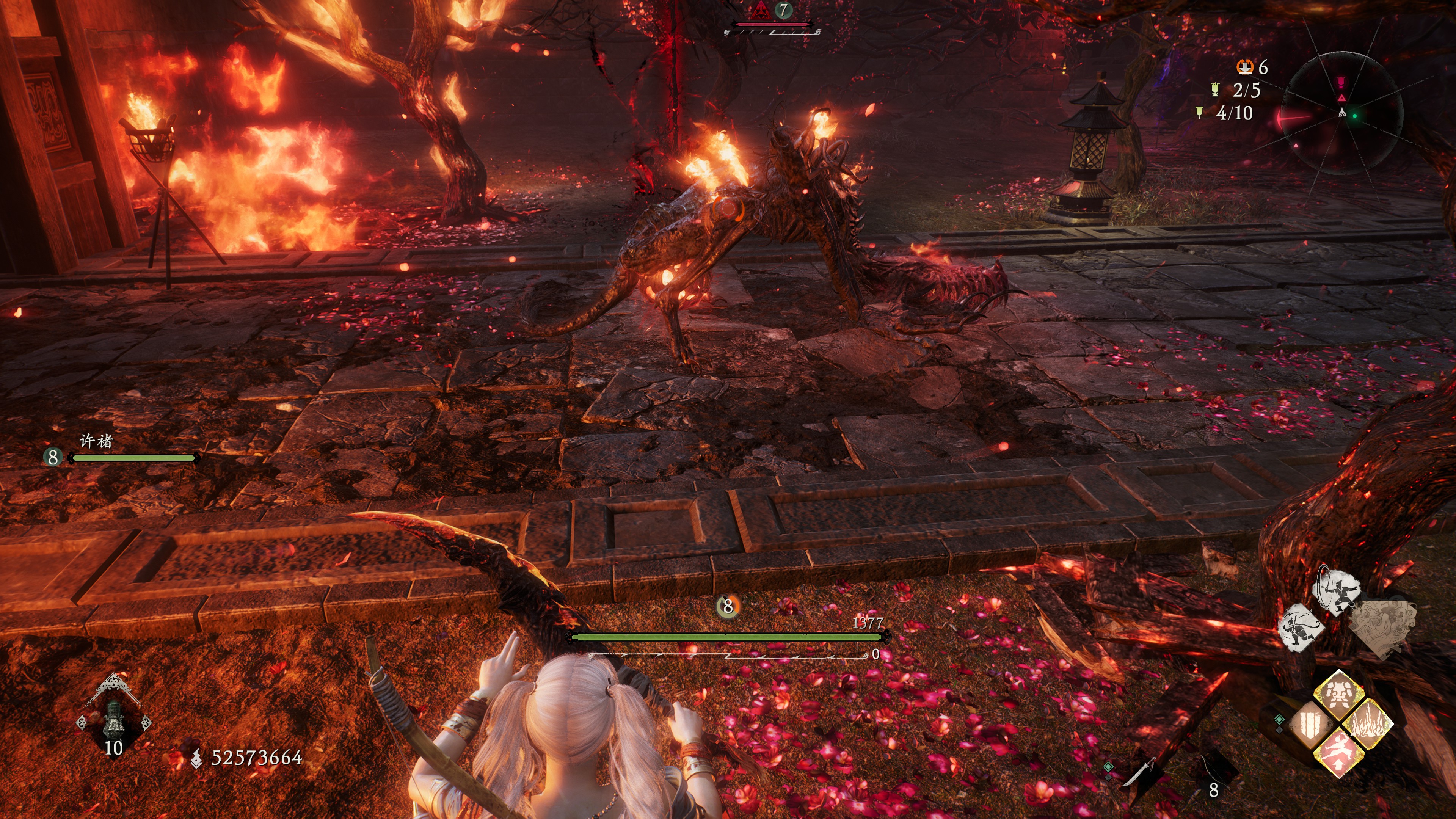Click the green dot marker on minimap

pyautogui.click(x=1354, y=116)
